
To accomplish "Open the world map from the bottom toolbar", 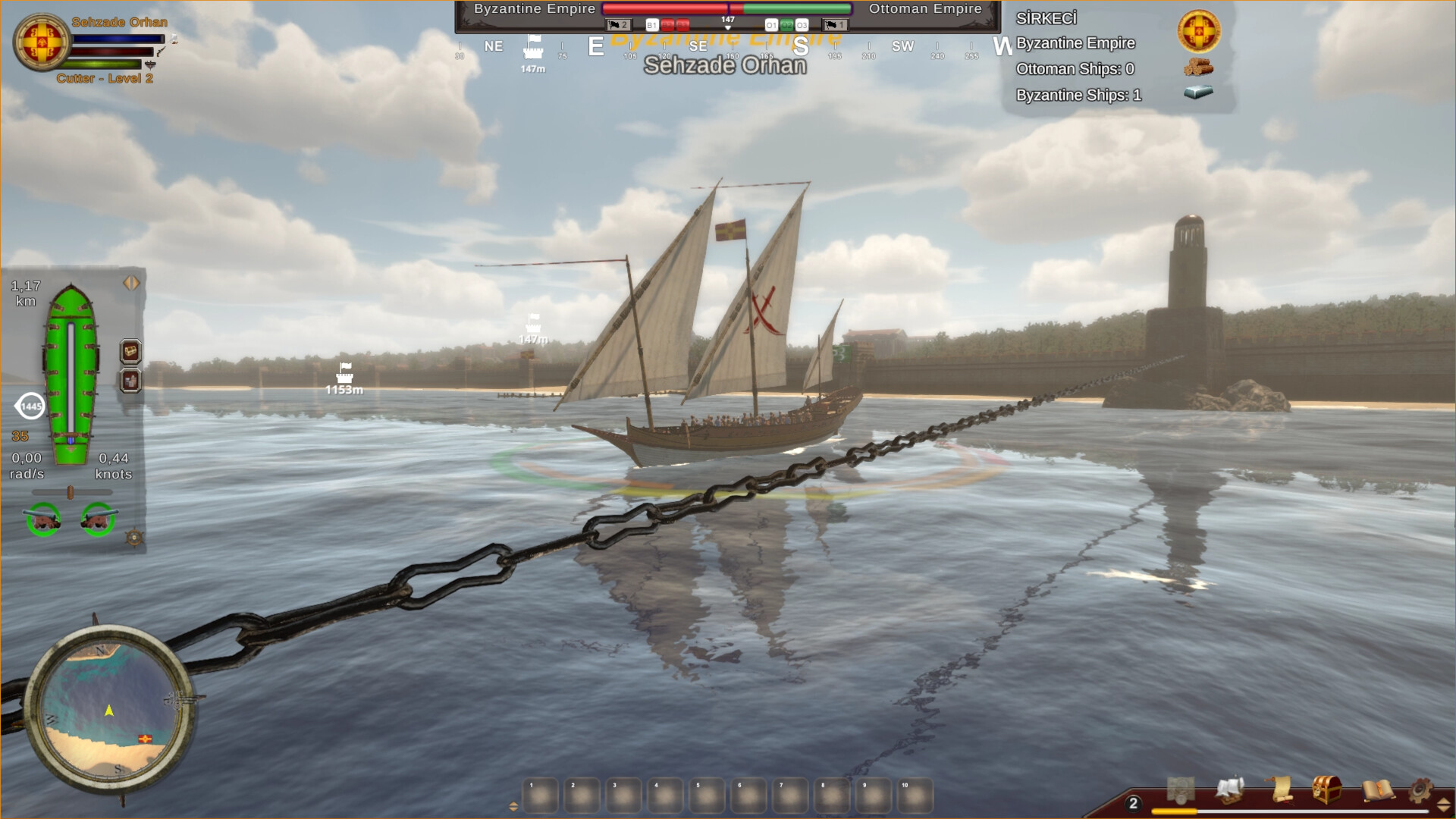I will (1181, 790).
